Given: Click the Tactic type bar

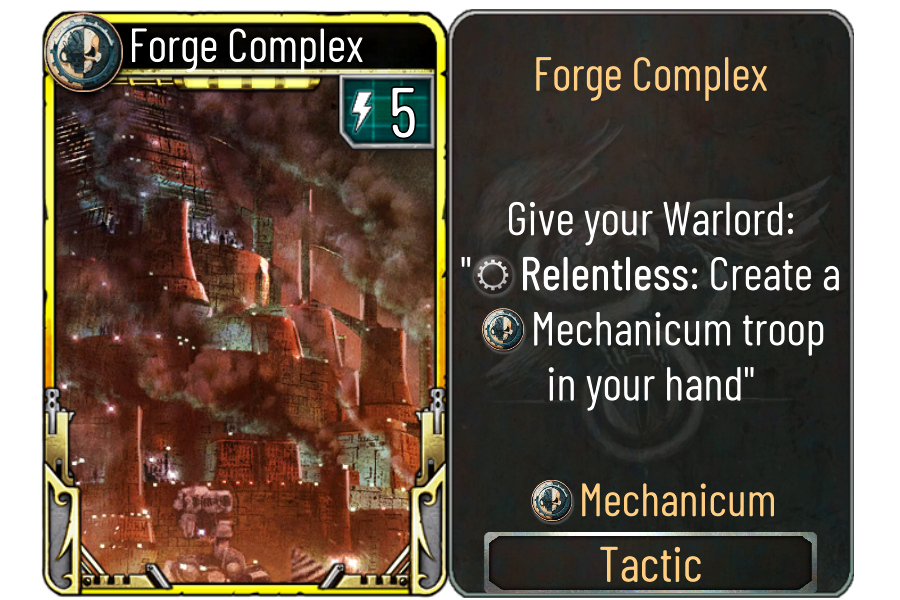Looking at the screenshot, I should [x=650, y=564].
